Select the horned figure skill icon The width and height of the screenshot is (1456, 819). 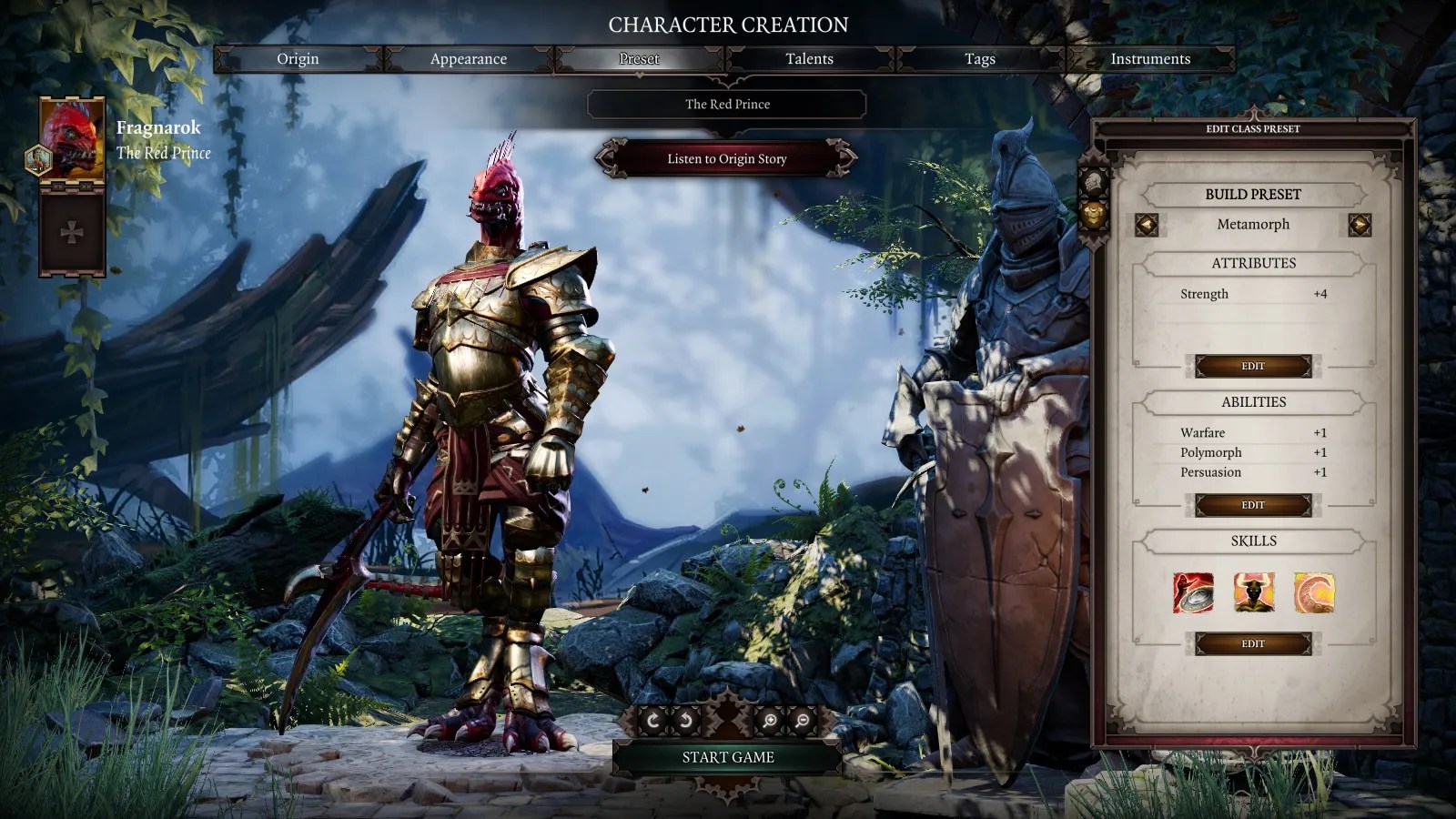click(1253, 592)
